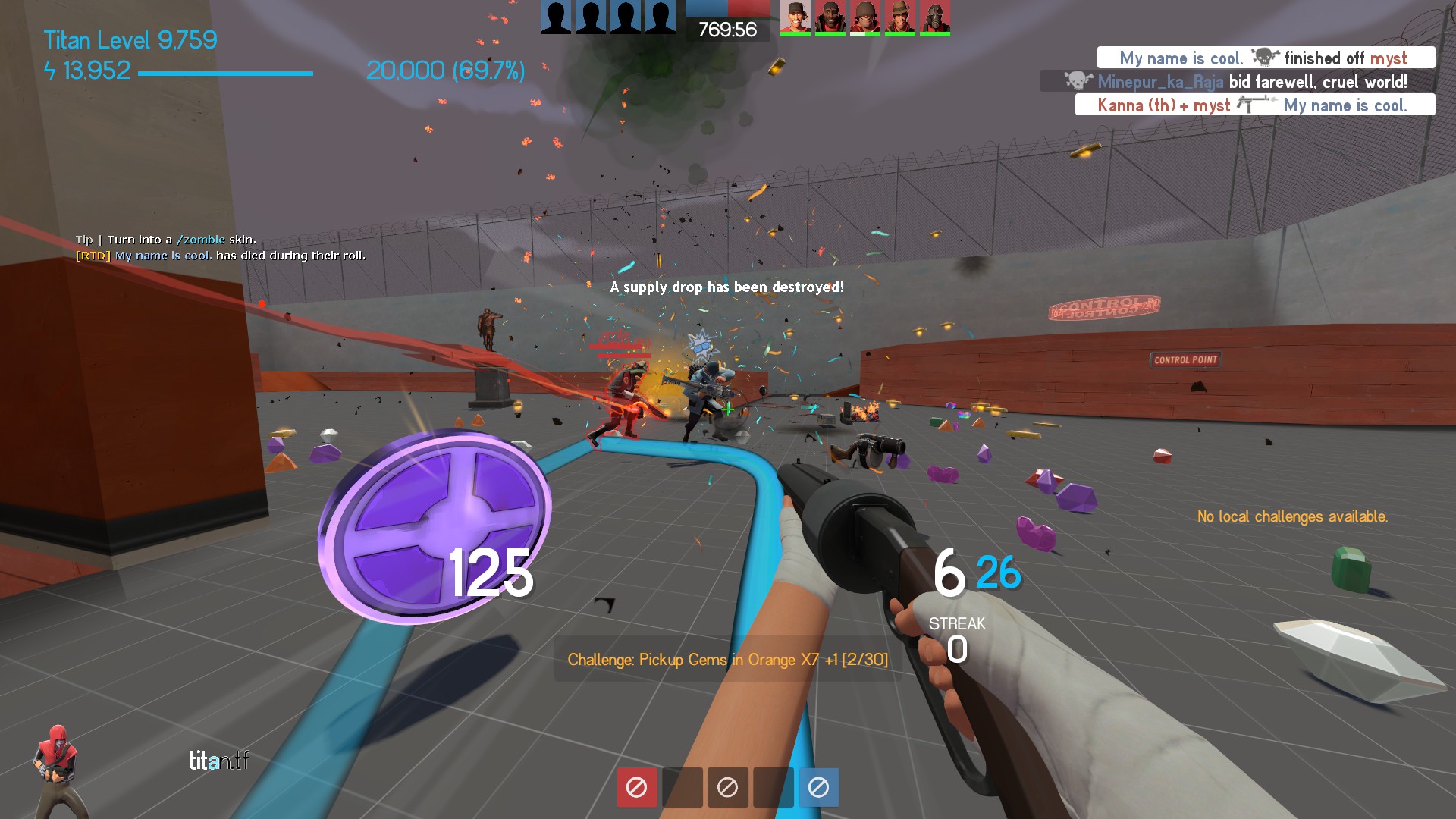Click the titan.tf server logo
The height and width of the screenshot is (819, 1456).
218,760
